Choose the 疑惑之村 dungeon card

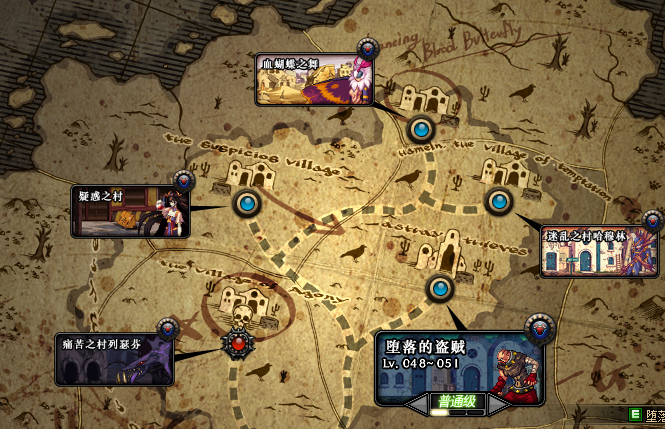coord(130,211)
